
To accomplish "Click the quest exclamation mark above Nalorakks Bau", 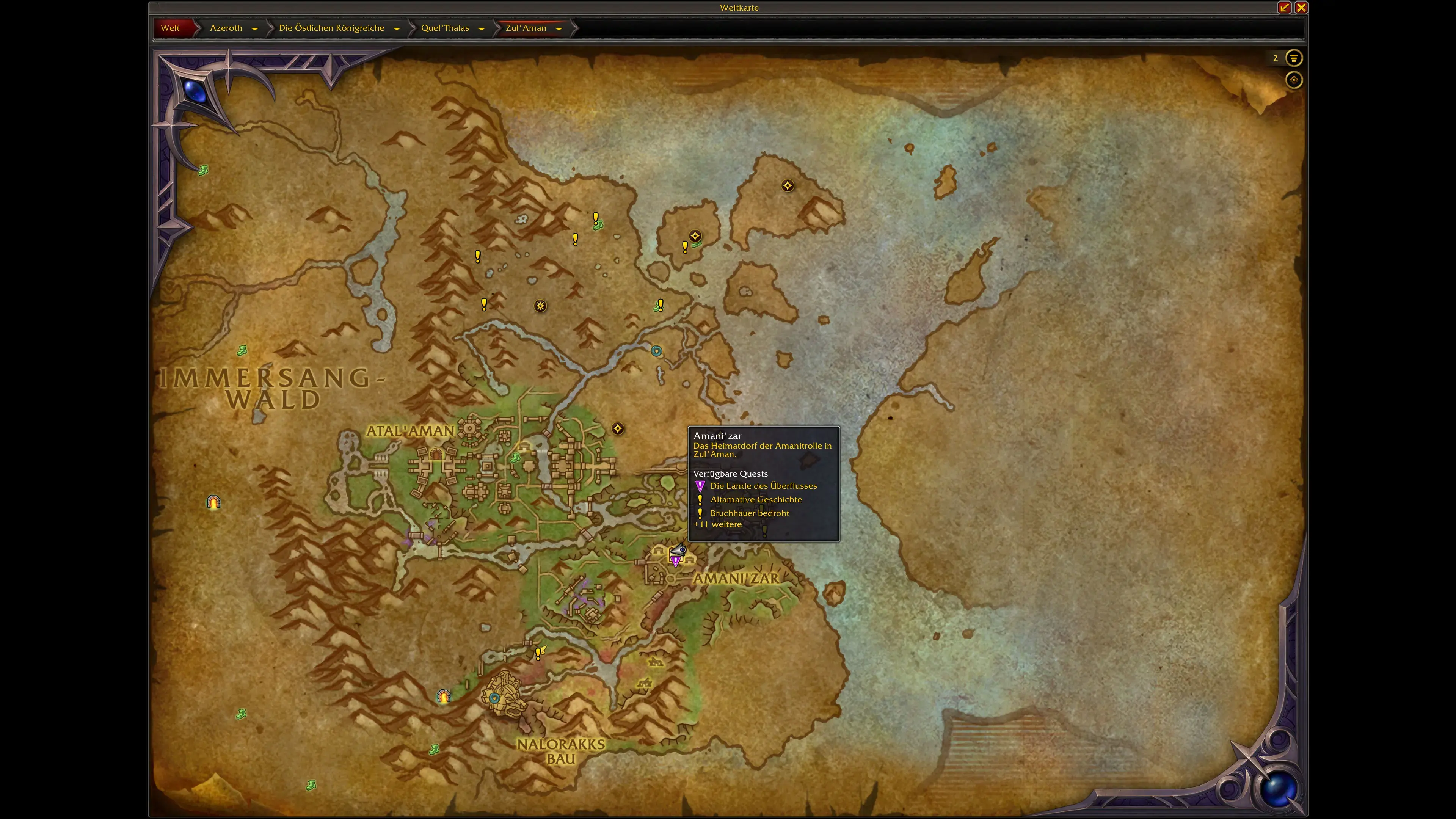I will [x=538, y=654].
